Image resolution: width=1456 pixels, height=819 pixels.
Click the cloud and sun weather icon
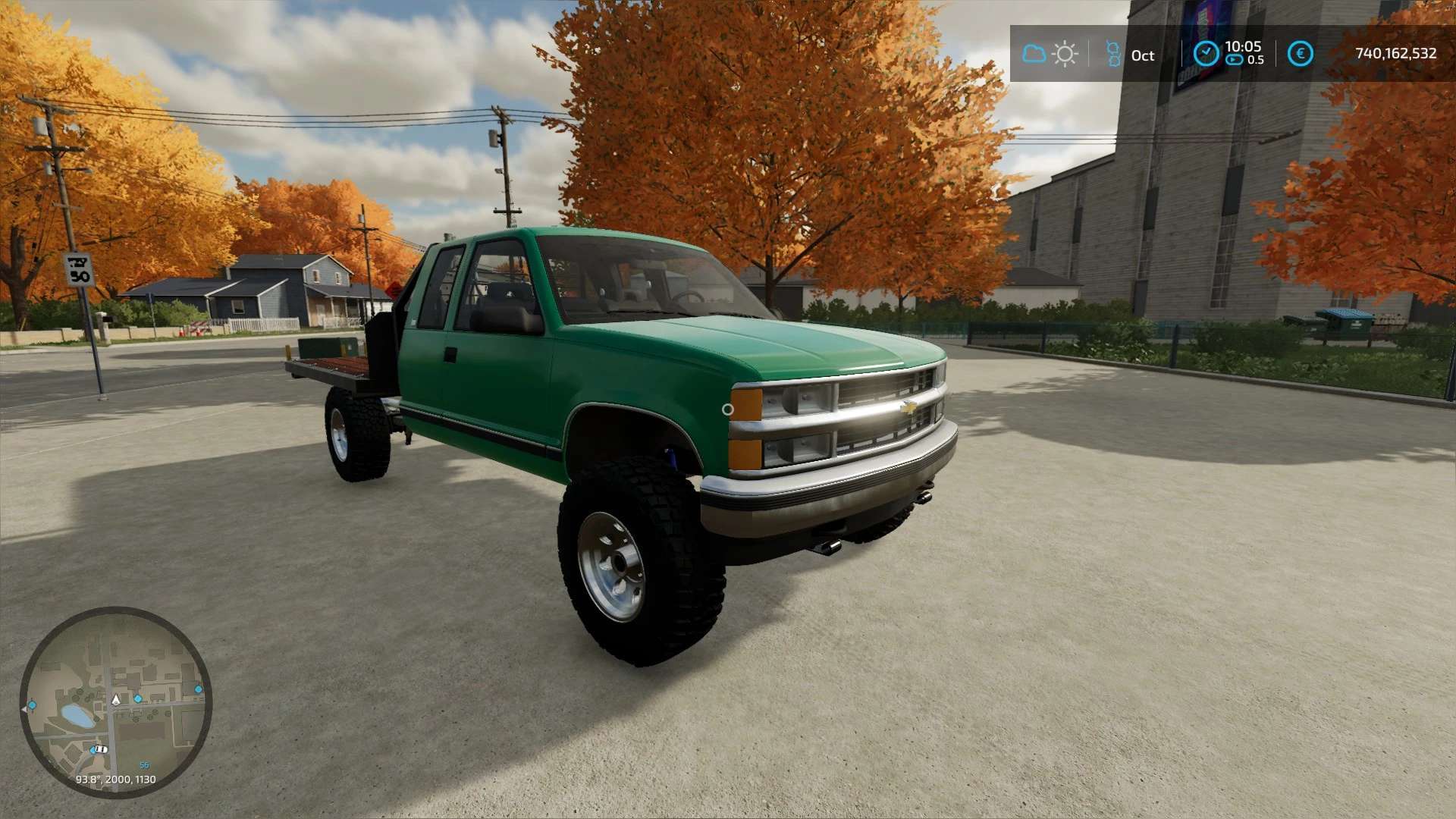[x=1050, y=54]
